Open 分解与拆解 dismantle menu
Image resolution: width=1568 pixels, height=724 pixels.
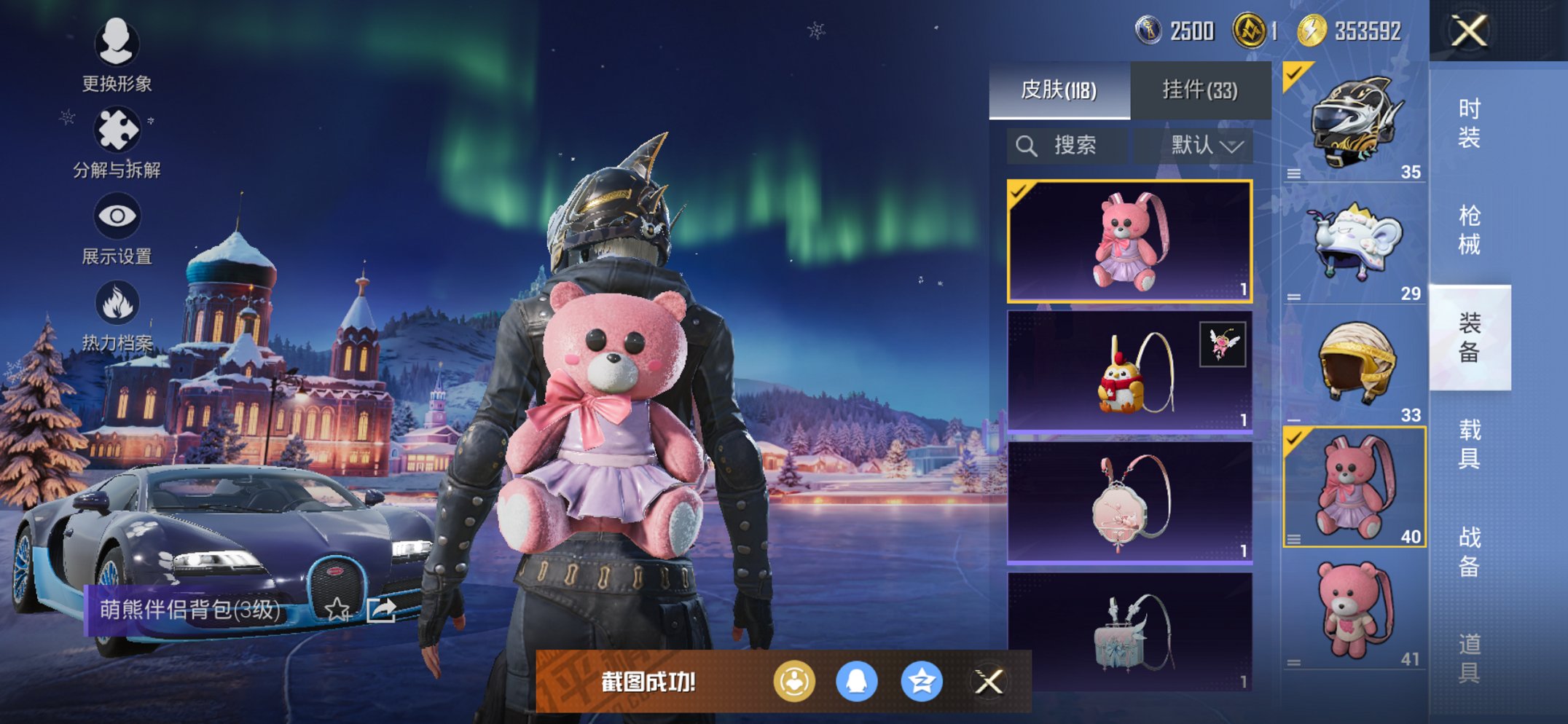click(x=117, y=142)
